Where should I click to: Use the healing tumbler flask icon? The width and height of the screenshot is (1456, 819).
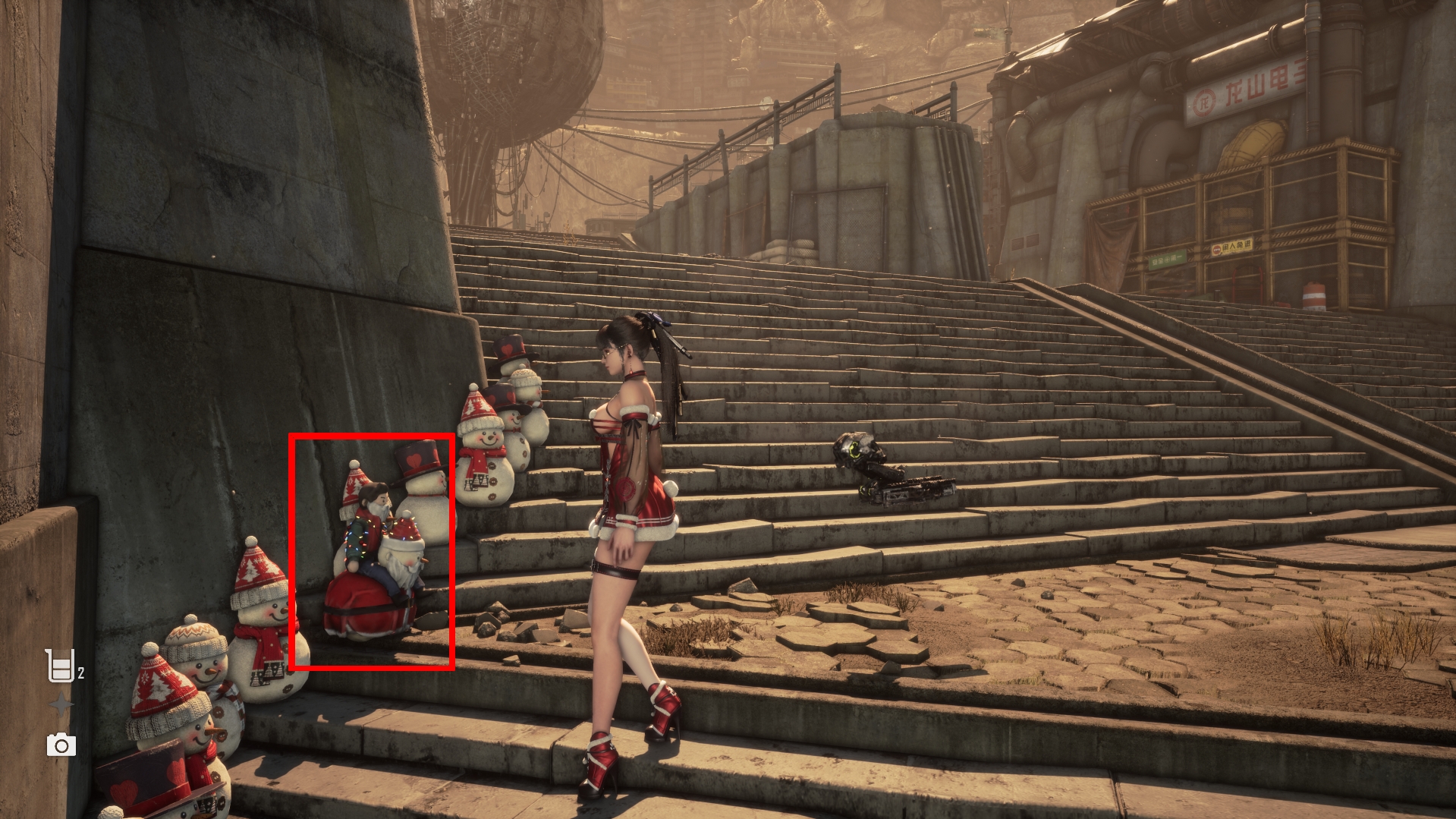click(60, 666)
